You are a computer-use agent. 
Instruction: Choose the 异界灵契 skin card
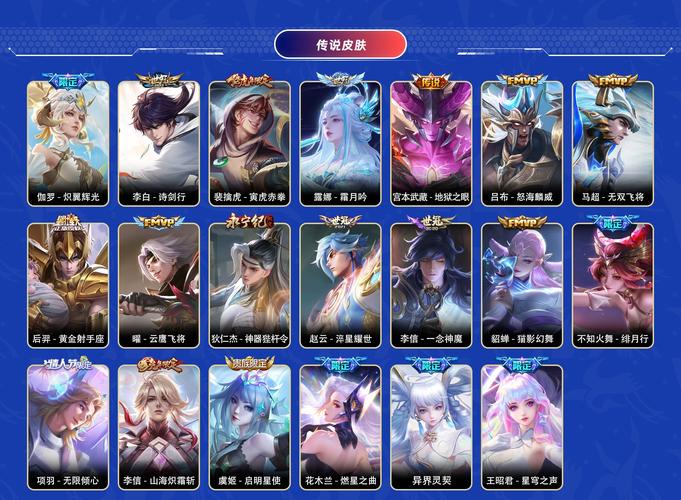pyautogui.click(x=431, y=425)
